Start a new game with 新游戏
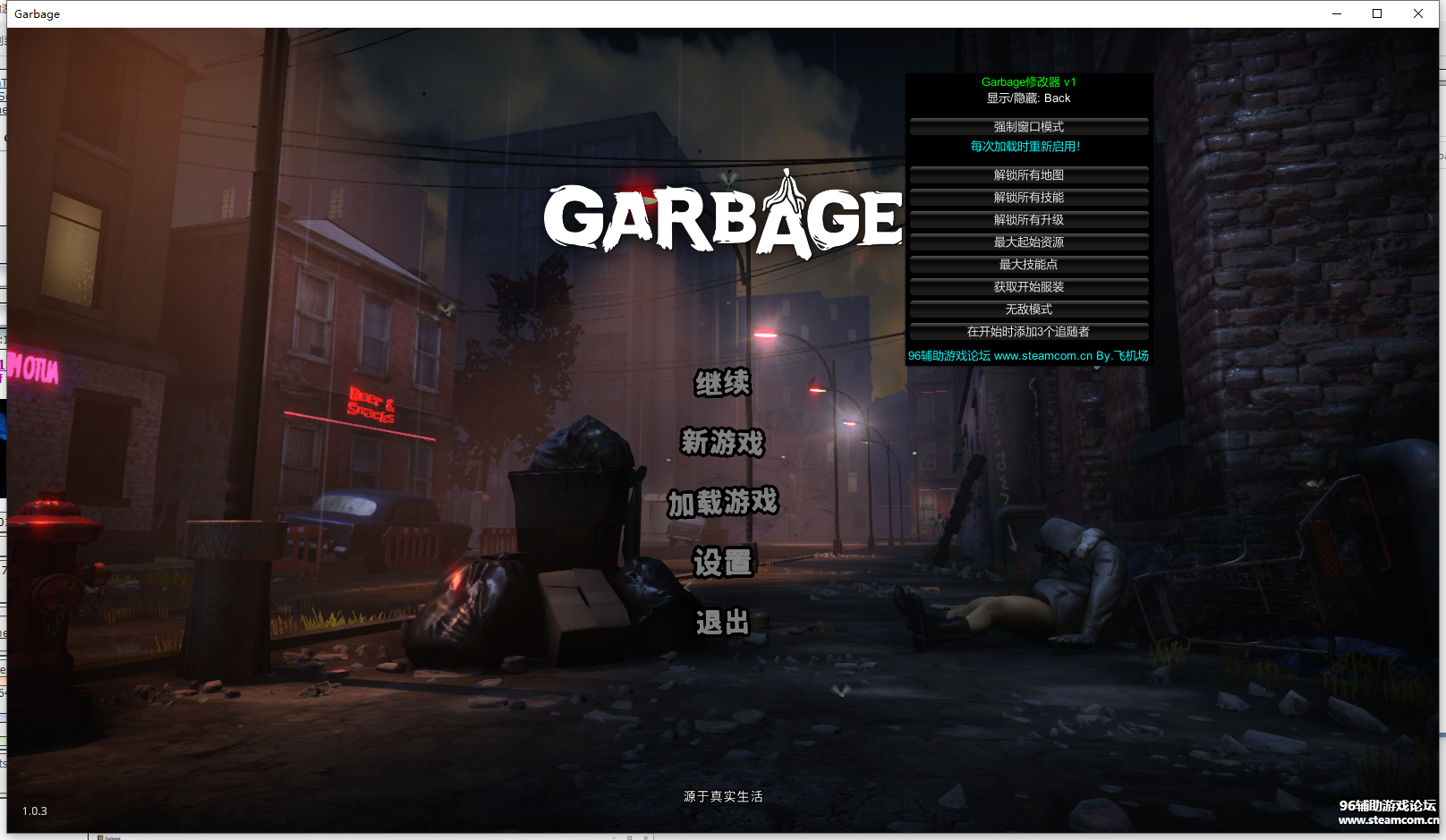Screen dimensions: 1446x840 click(723, 443)
